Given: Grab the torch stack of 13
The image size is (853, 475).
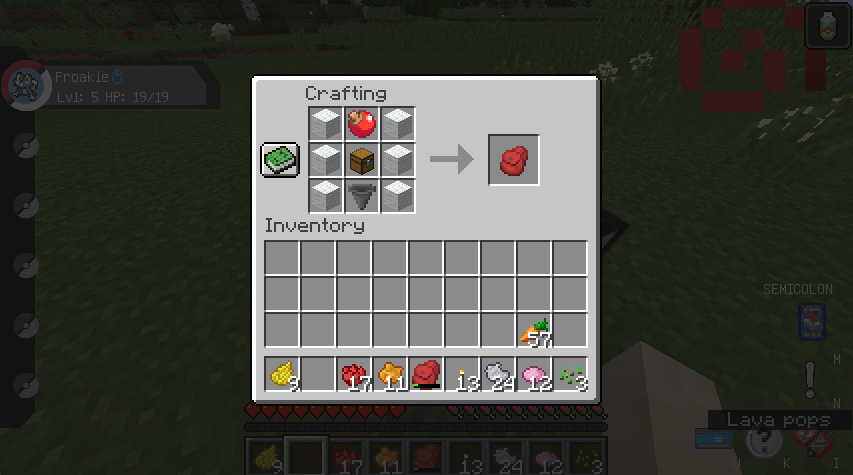Looking at the screenshot, I should pyautogui.click(x=462, y=374).
